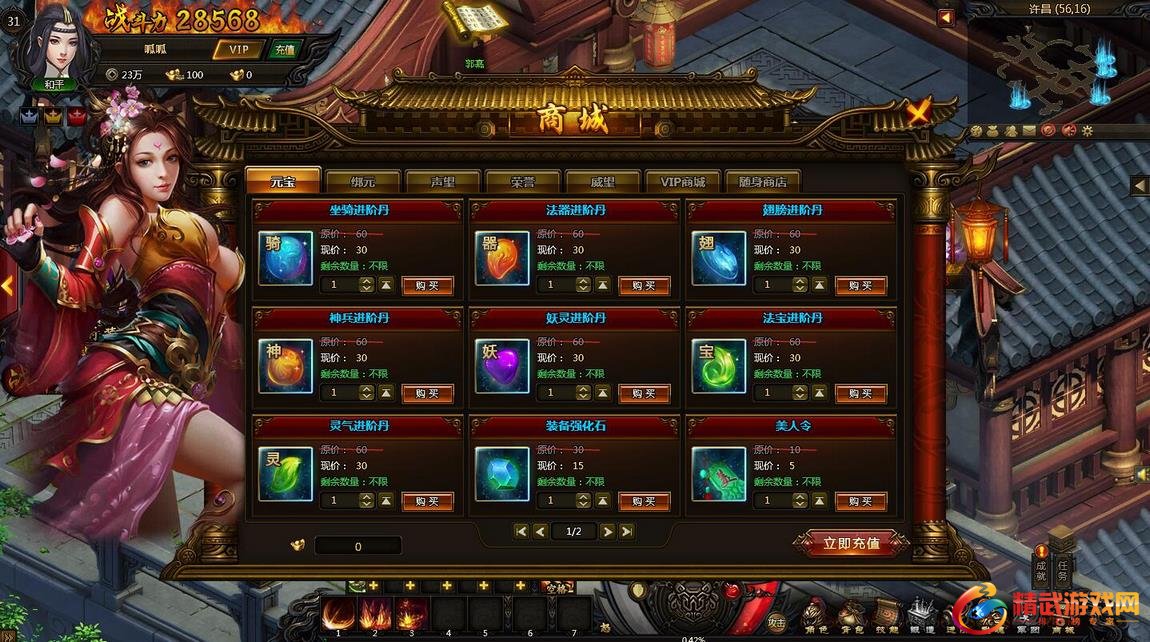This screenshot has height=642, width=1150.
Task: Click the 充值 button in the top bar
Action: coord(285,49)
